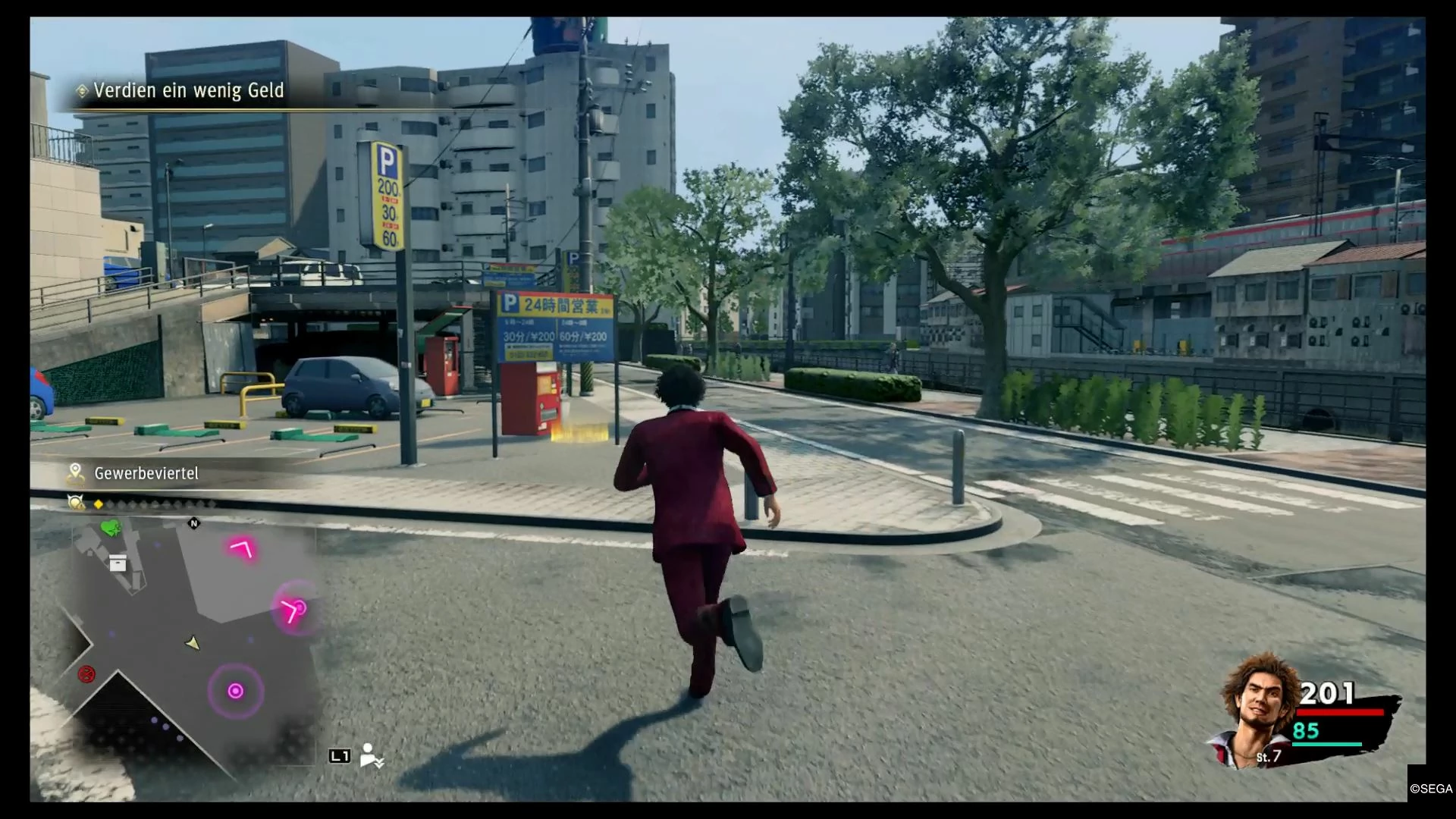
Task: Toggle the party follow icon
Action: point(372,755)
